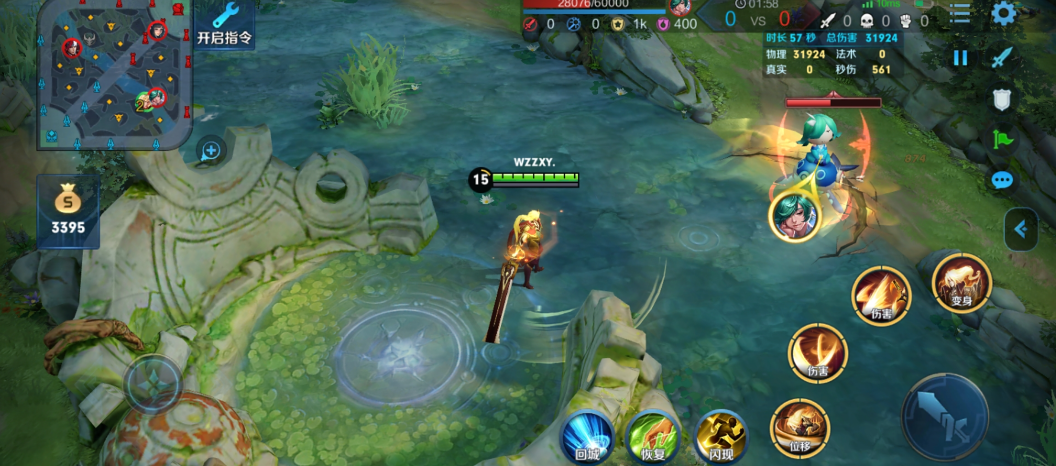Activate the 位移 dash skill

(800, 428)
